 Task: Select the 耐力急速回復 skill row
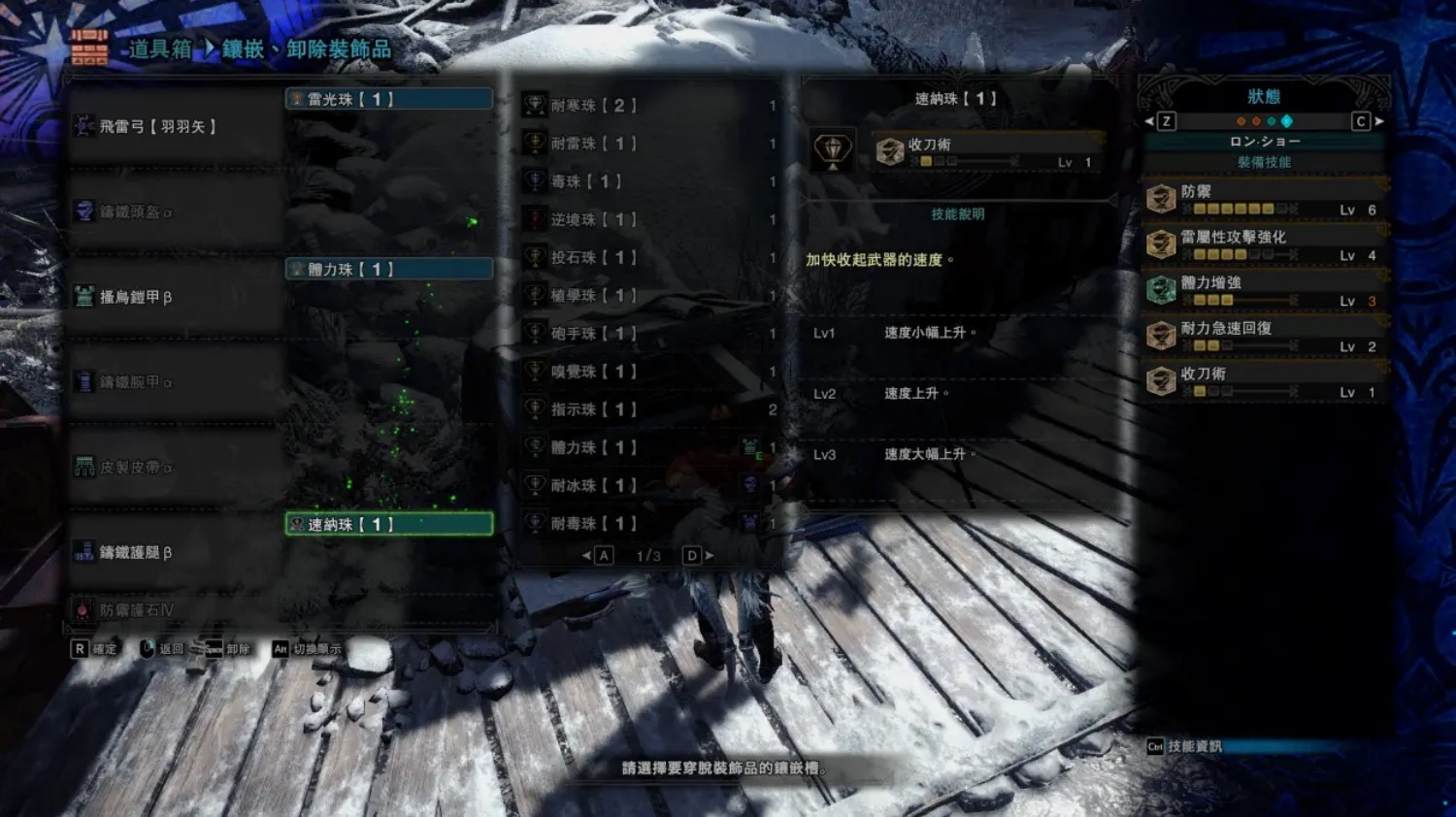click(x=1264, y=336)
